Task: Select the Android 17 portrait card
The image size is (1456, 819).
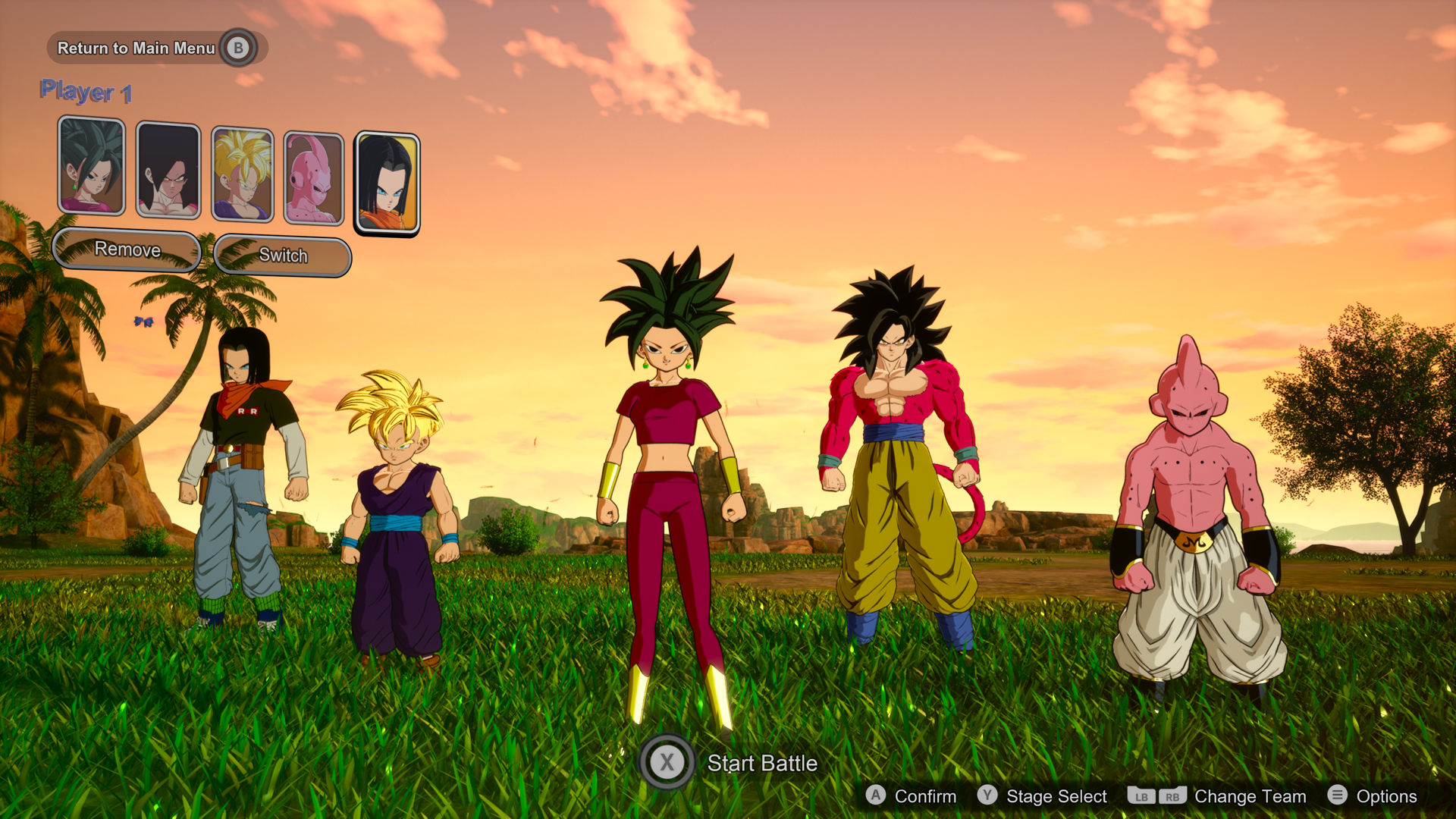Action: pyautogui.click(x=387, y=183)
